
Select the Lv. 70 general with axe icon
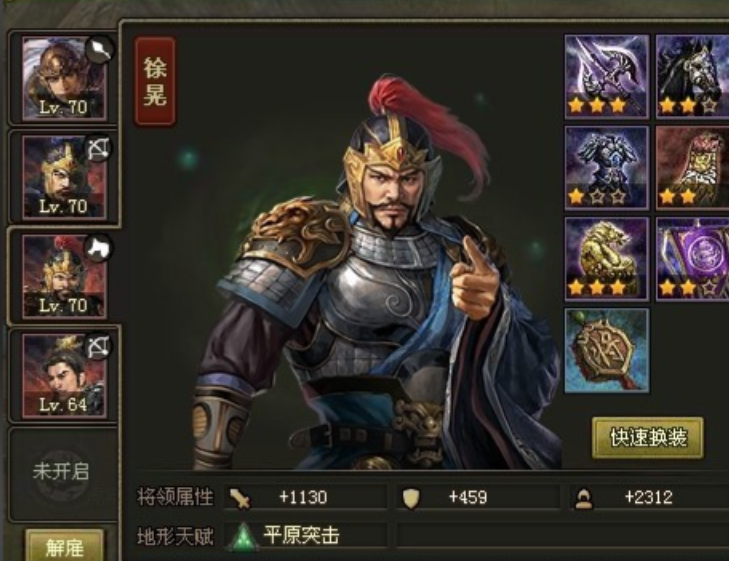pyautogui.click(x=64, y=78)
